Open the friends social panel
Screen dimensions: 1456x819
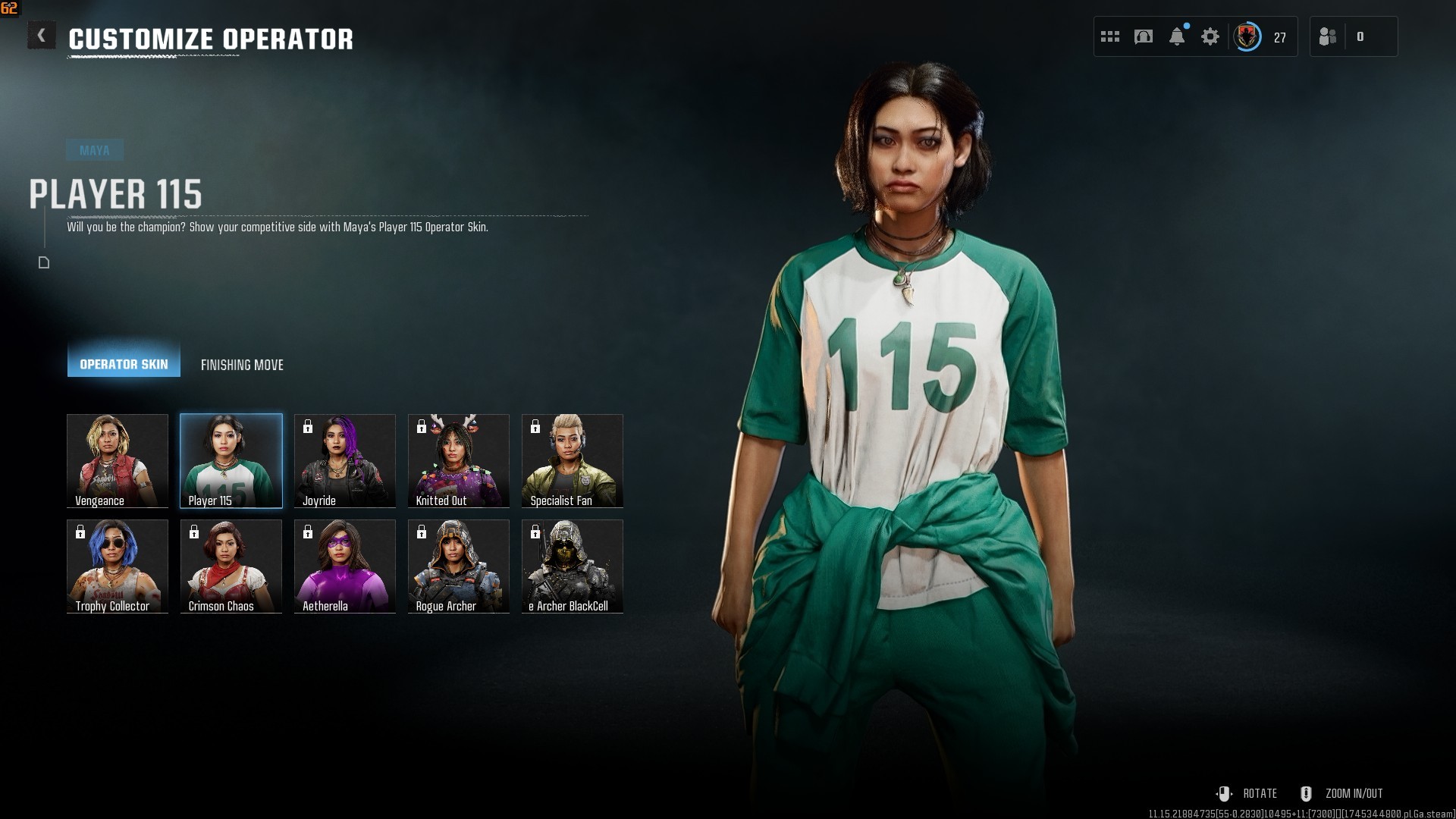click(x=1329, y=36)
